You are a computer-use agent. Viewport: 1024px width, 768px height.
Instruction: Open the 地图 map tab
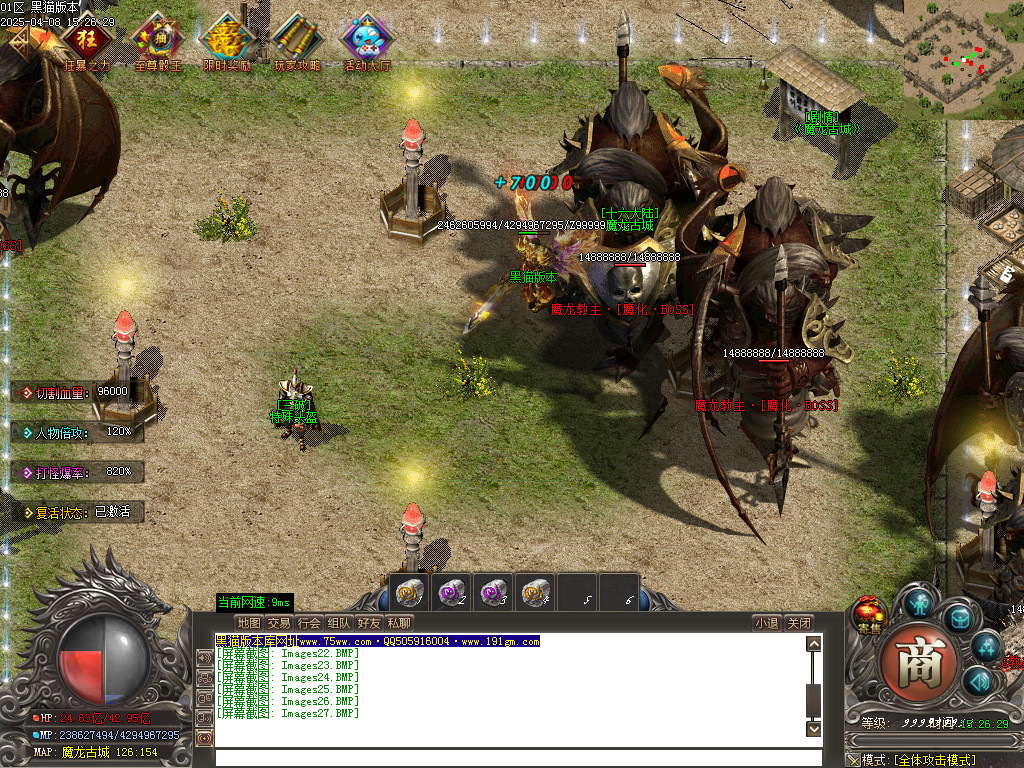[249, 623]
